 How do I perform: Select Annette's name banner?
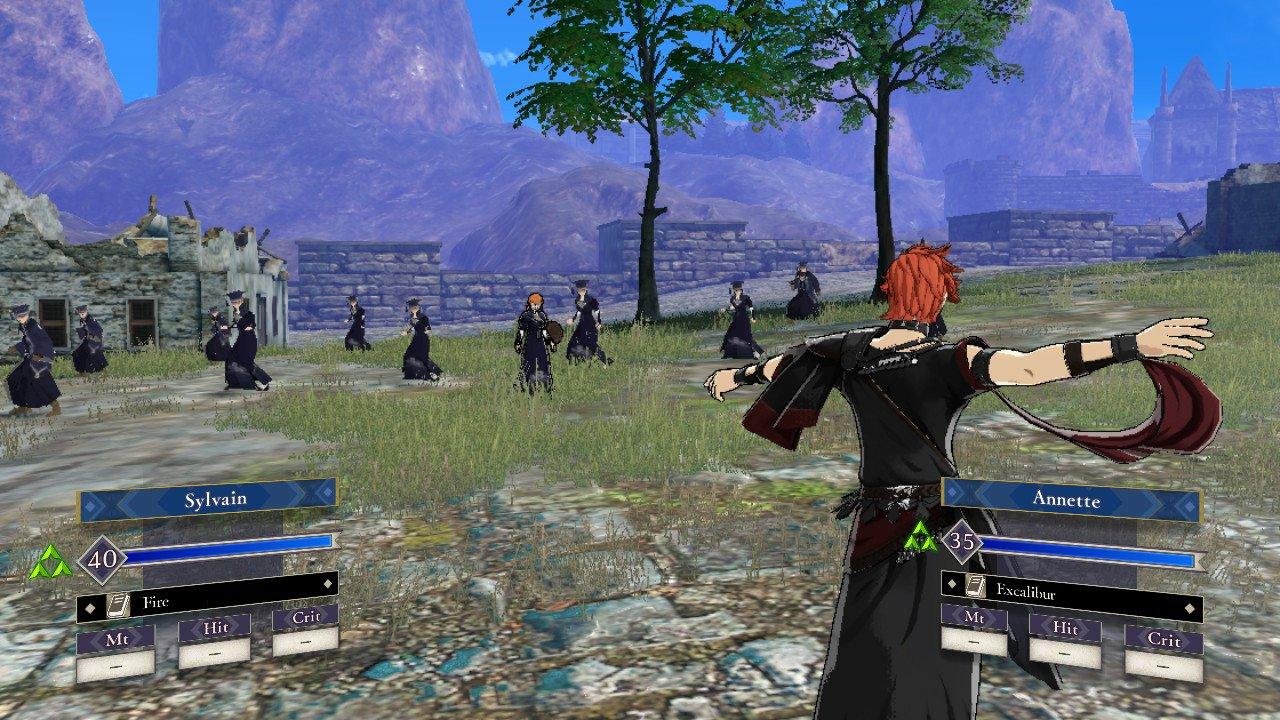pyautogui.click(x=1071, y=497)
